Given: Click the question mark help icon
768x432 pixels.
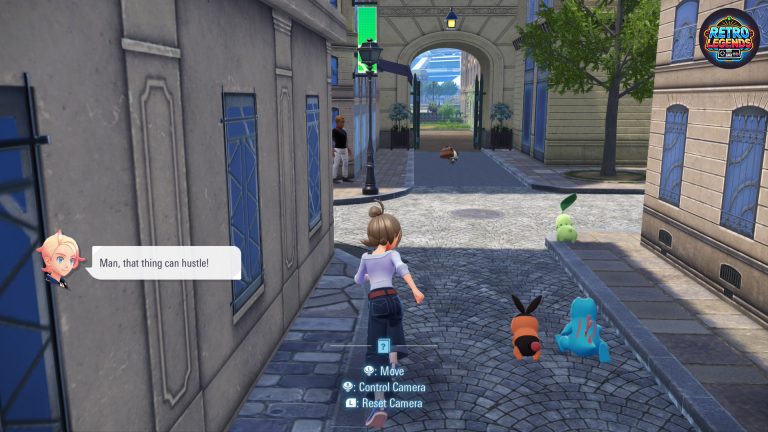Looking at the screenshot, I should pyautogui.click(x=383, y=346).
